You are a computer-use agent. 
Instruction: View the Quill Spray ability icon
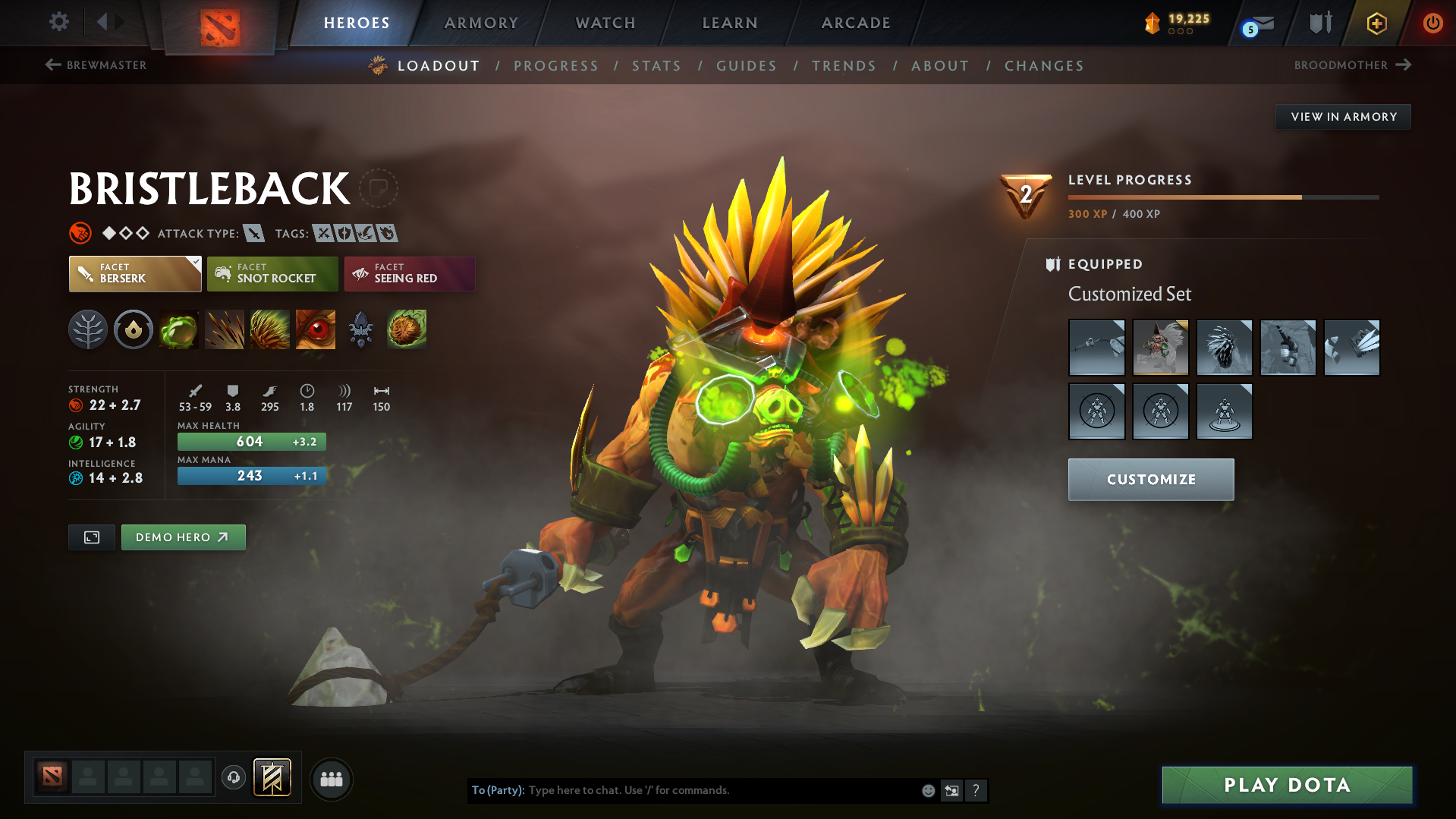click(x=225, y=329)
